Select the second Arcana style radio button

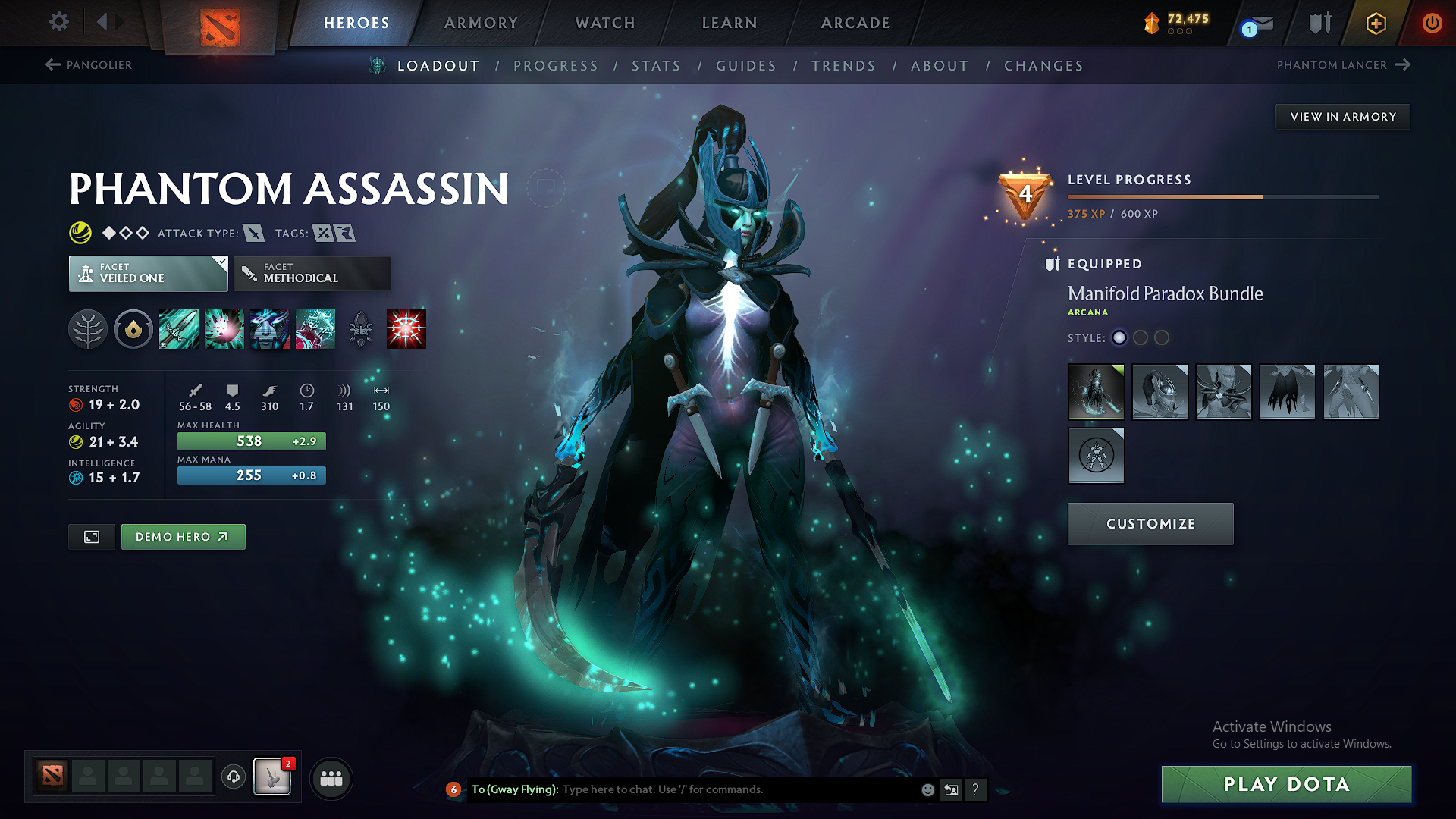pyautogui.click(x=1141, y=338)
